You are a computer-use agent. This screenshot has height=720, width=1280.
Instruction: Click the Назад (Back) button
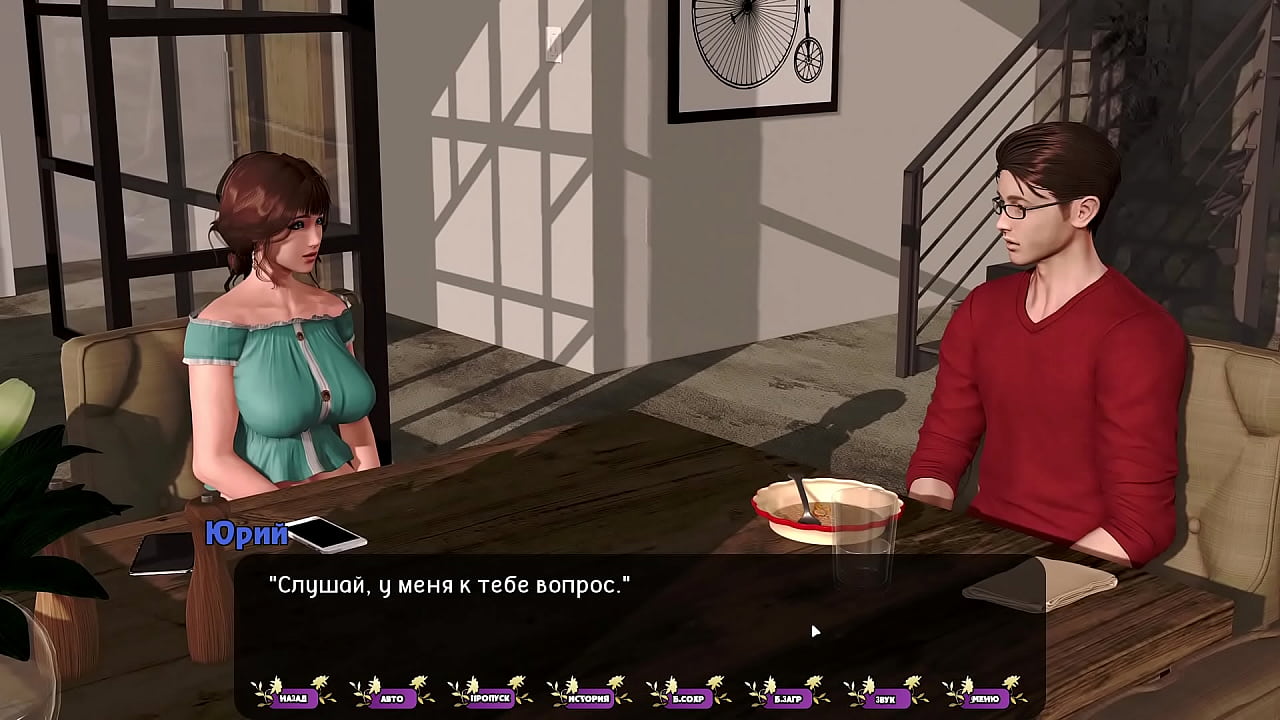pos(293,697)
